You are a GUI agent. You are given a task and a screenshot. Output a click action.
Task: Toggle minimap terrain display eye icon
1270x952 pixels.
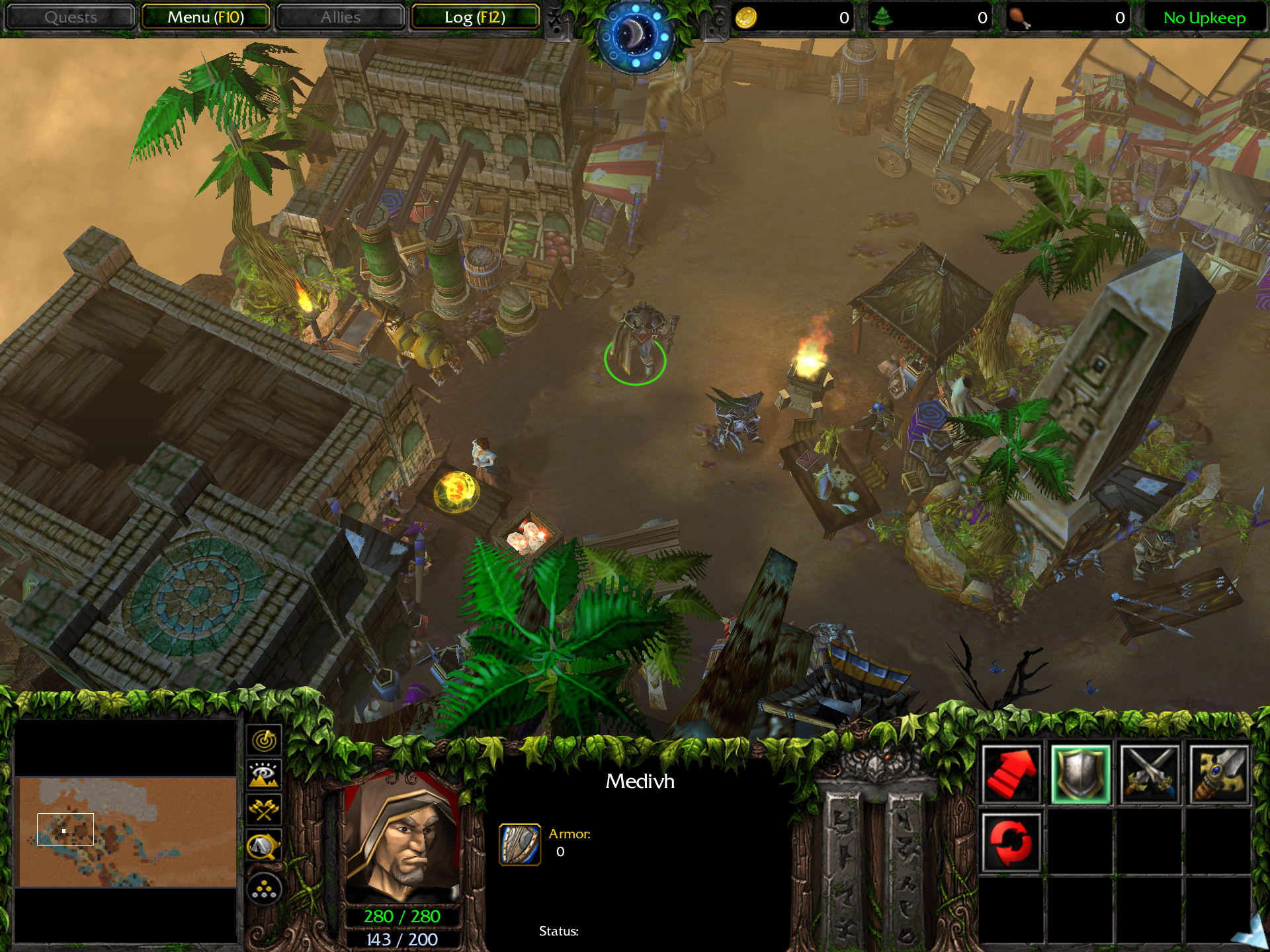[x=265, y=774]
